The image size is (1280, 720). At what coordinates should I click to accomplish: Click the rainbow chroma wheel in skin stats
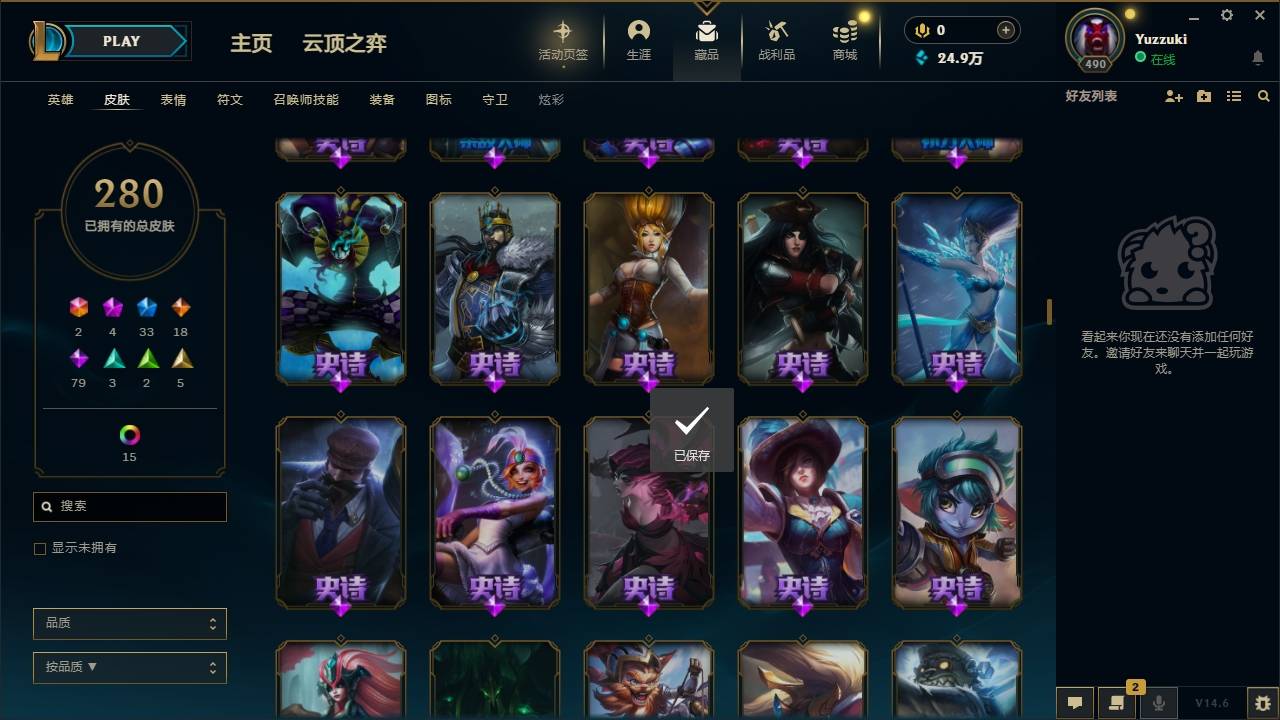[x=127, y=433]
